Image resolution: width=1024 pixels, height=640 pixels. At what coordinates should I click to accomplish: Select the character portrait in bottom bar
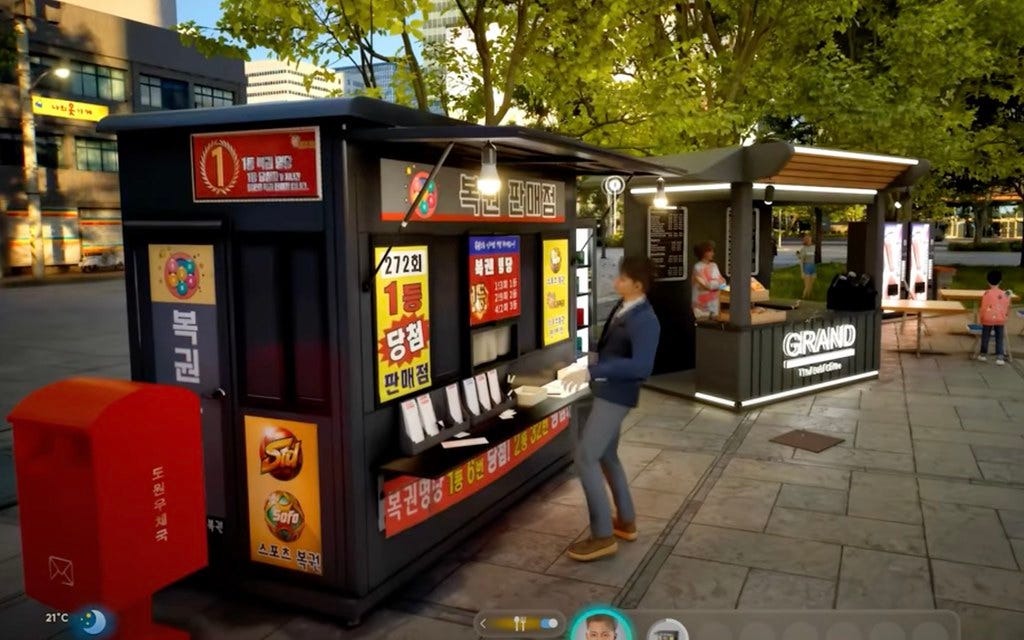click(x=601, y=627)
